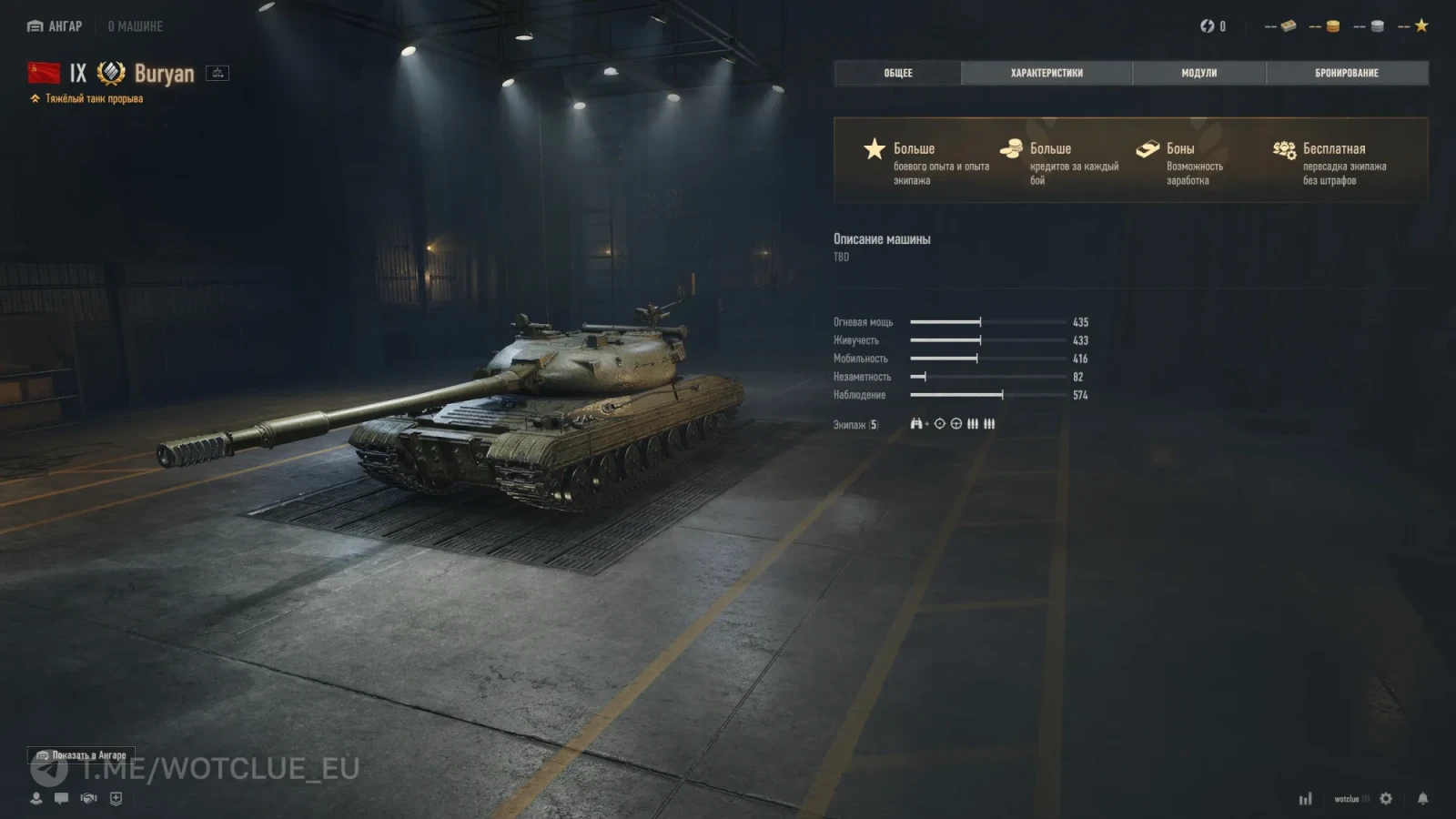Open the bar-chart connection status icon

pos(1305,799)
